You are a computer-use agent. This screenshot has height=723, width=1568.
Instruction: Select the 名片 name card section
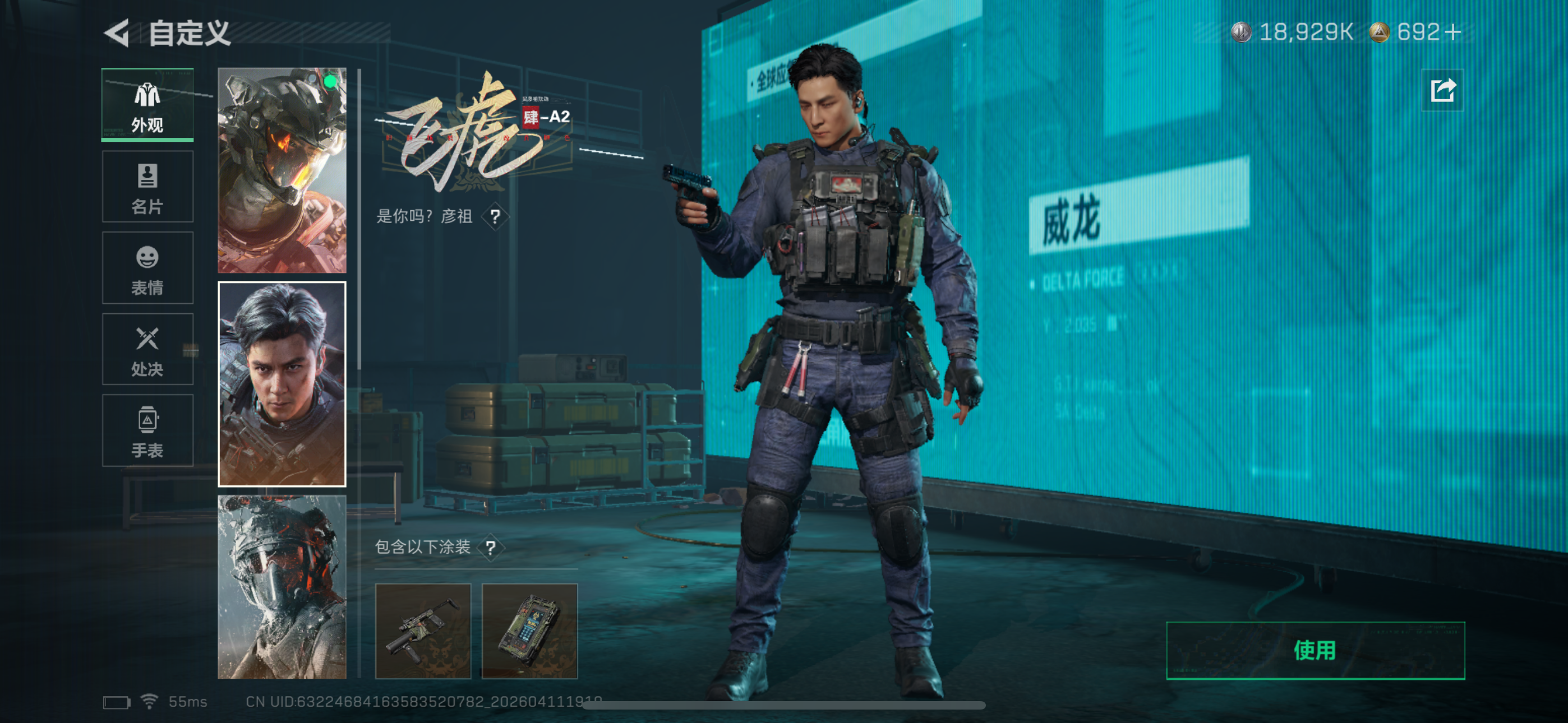[x=147, y=186]
